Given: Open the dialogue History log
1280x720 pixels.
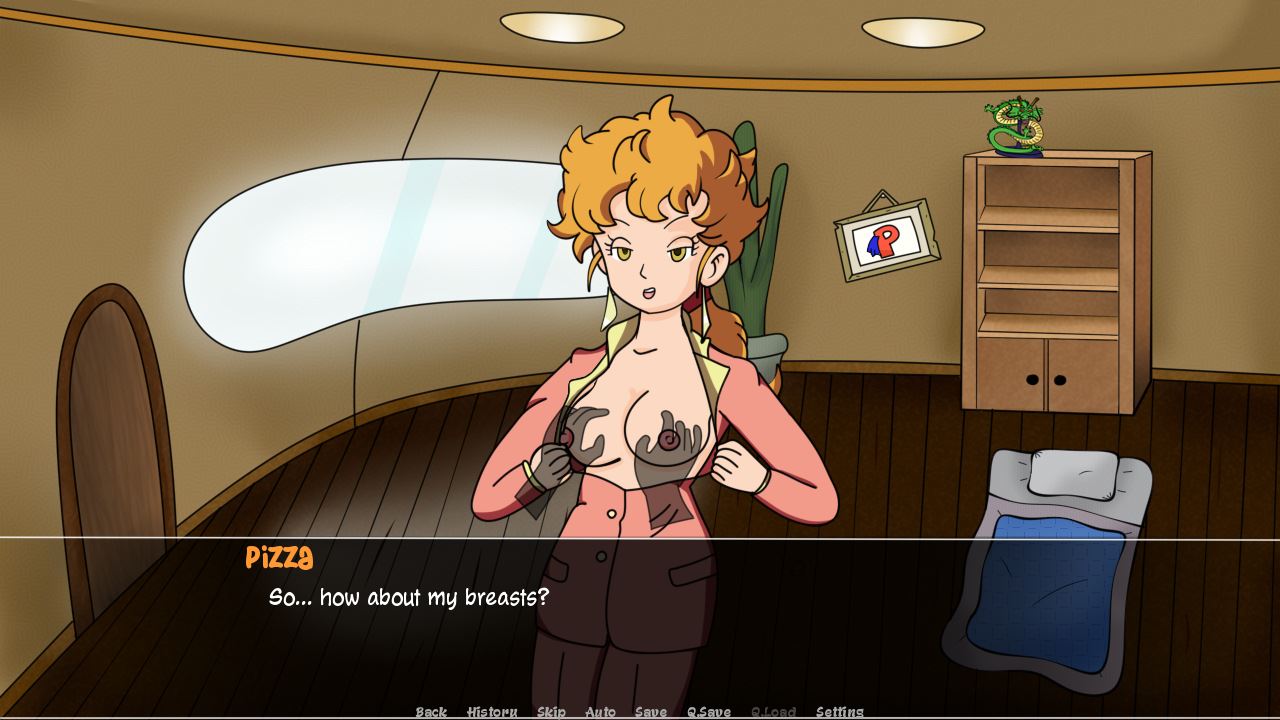Looking at the screenshot, I should click(492, 712).
